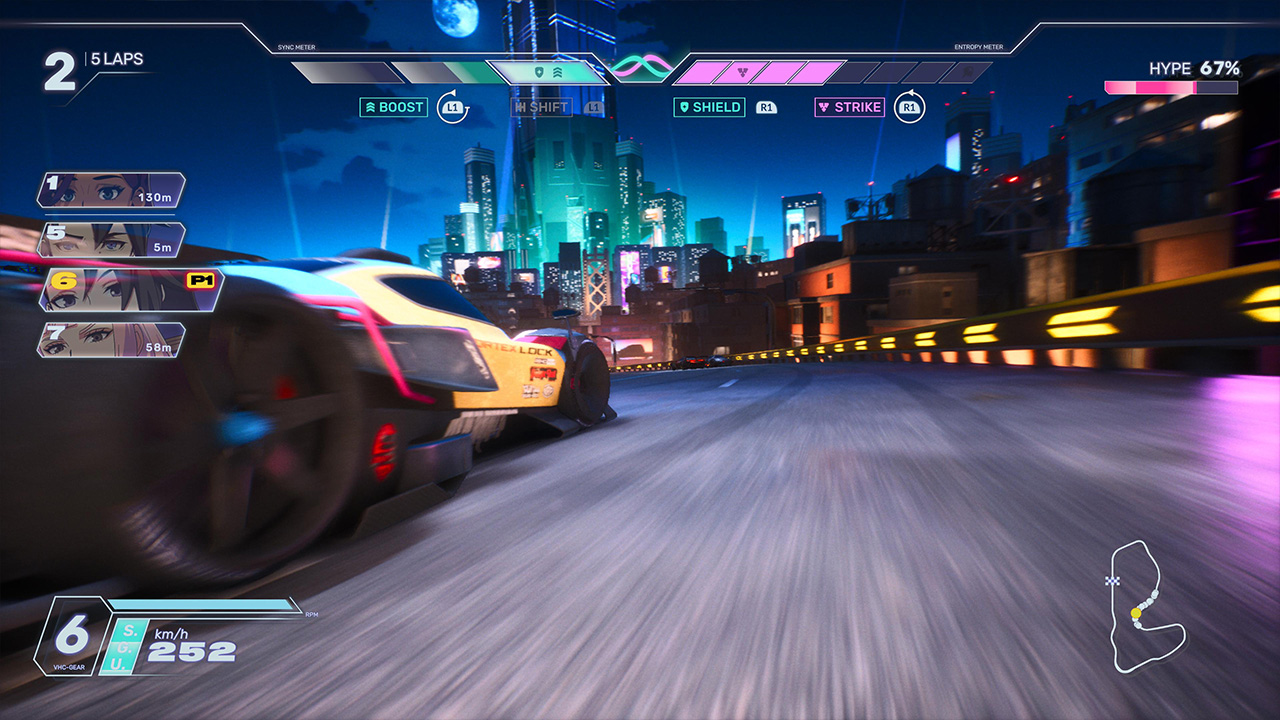Use the pink STRIKE ability
This screenshot has height=720, width=1280.
click(850, 107)
